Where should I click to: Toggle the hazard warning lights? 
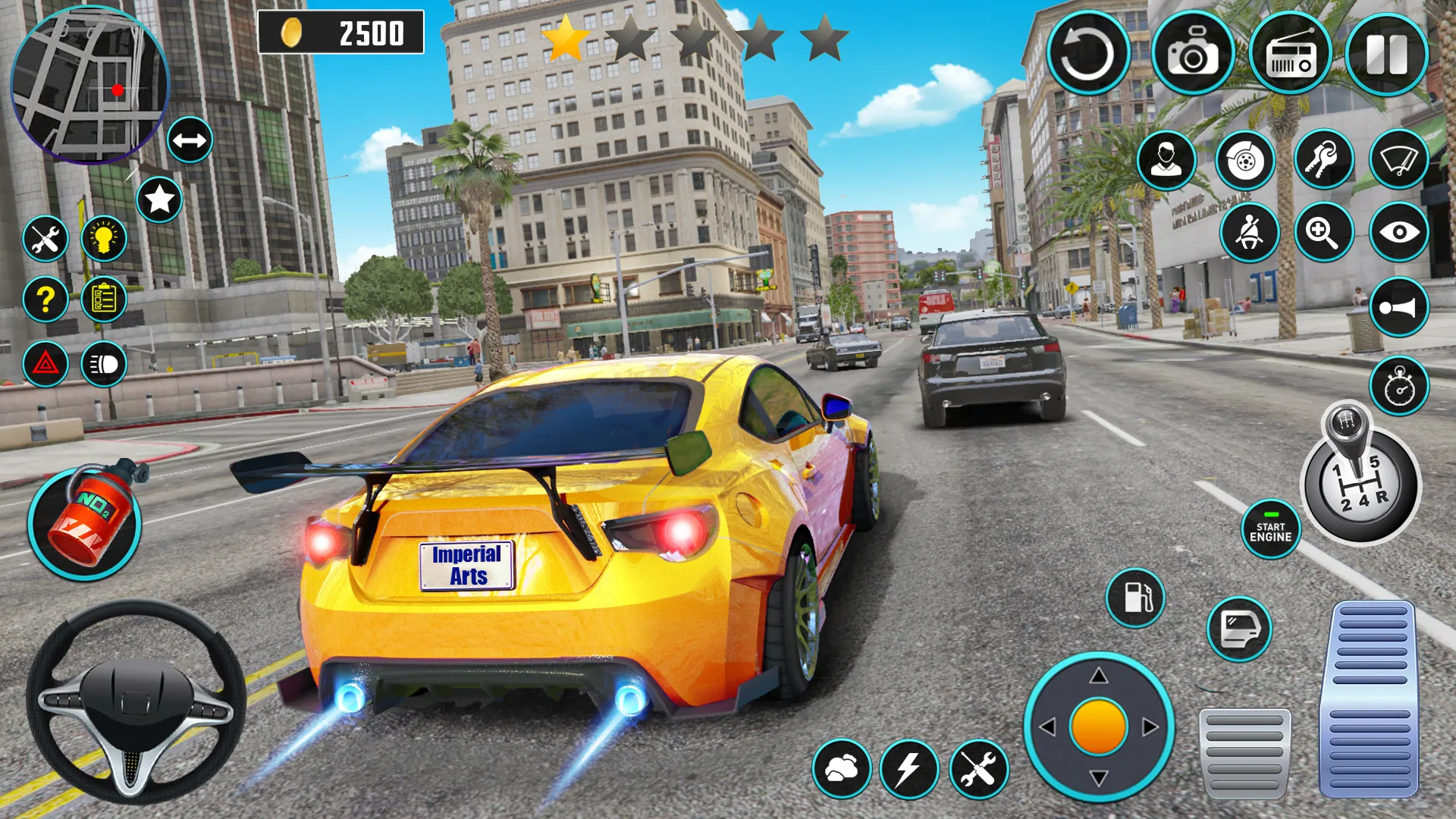click(x=45, y=364)
